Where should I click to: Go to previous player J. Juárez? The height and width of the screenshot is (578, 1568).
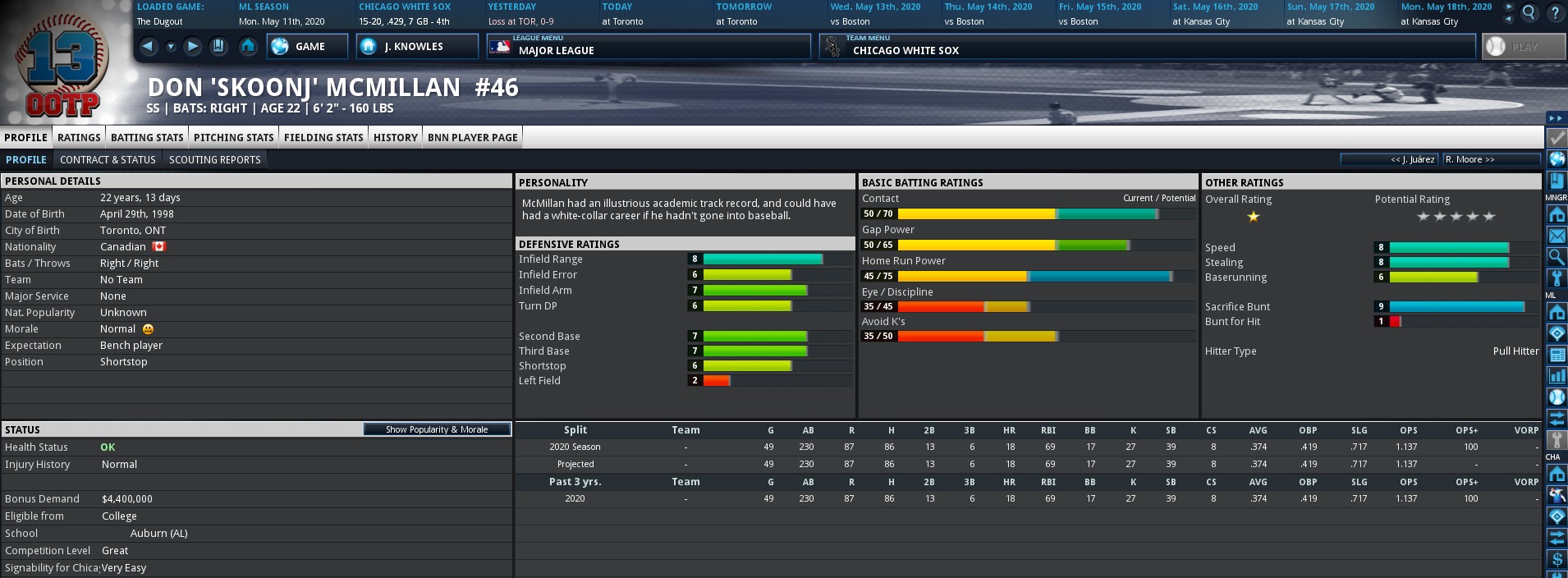1411,159
